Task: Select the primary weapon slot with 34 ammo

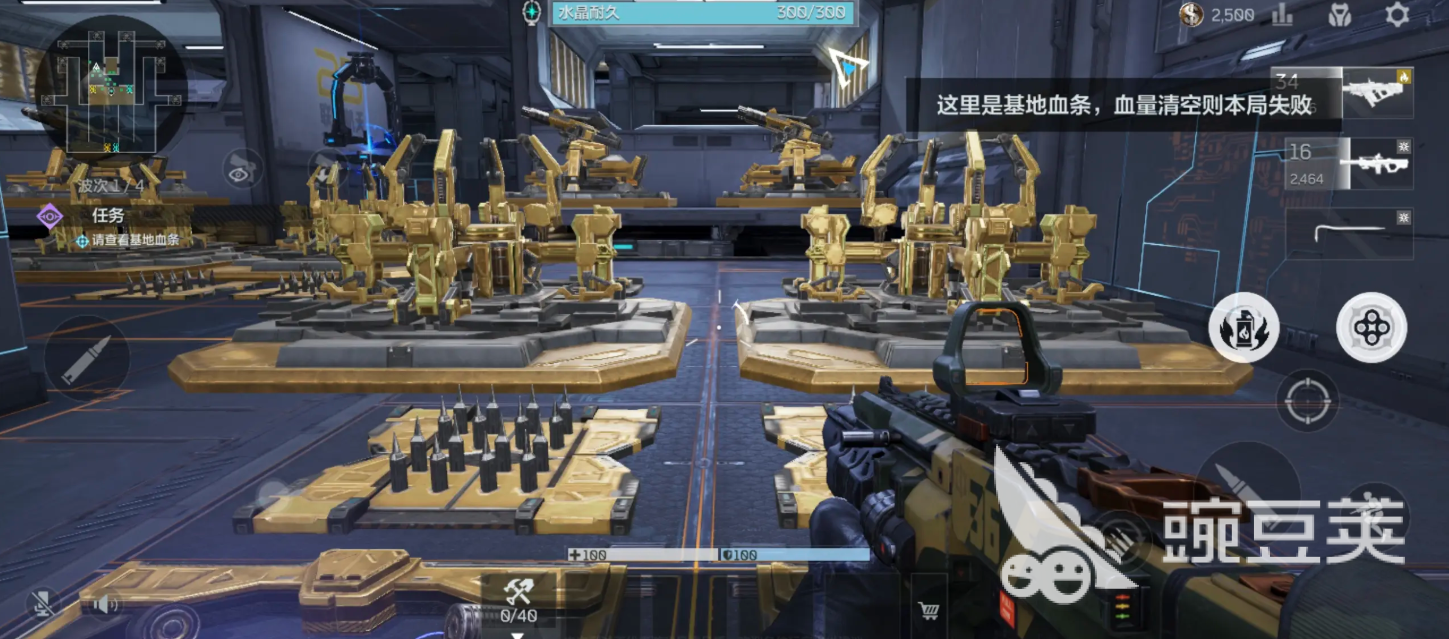Action: pos(1343,92)
